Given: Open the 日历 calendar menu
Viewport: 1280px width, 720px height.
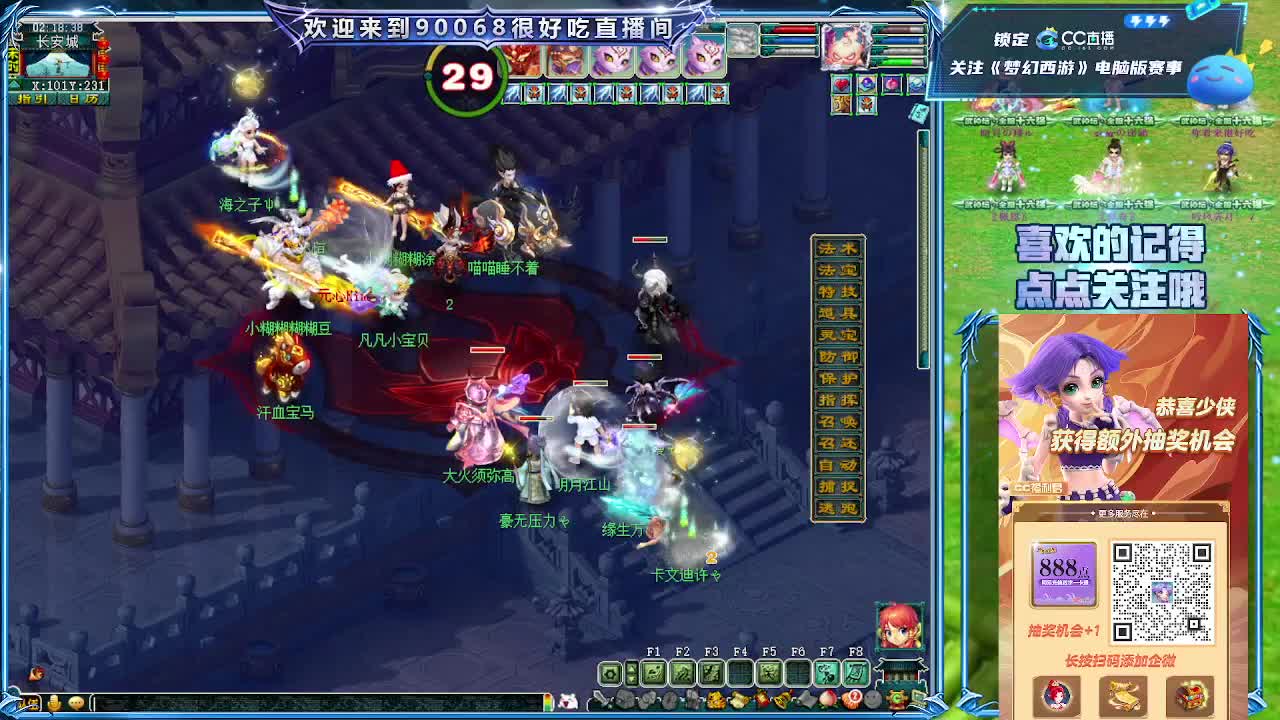Looking at the screenshot, I should (83, 98).
